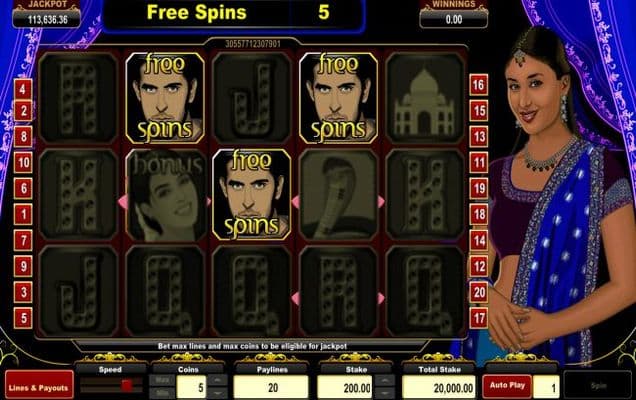Set coins to Min
Viewport: 636px width, 400px height.
tap(162, 391)
